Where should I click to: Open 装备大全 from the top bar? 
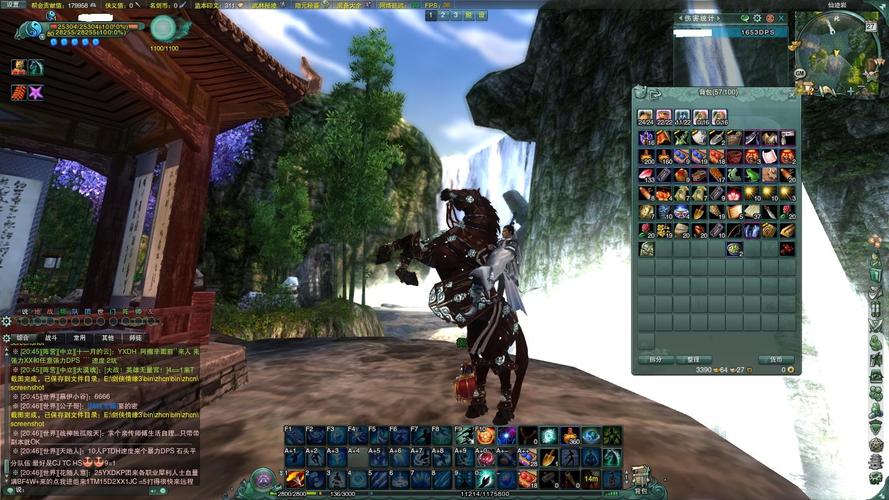click(x=350, y=5)
